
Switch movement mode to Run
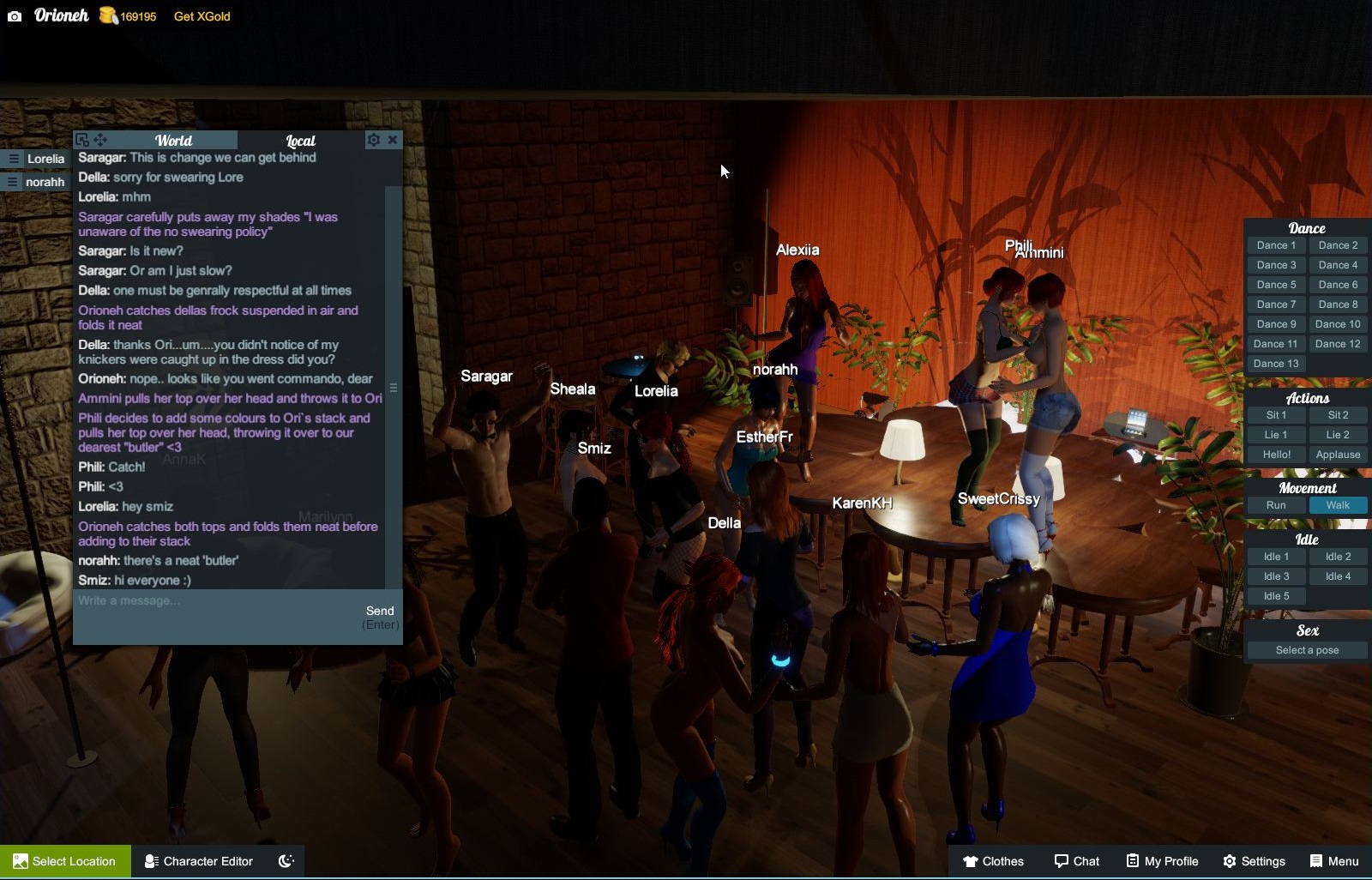1276,505
